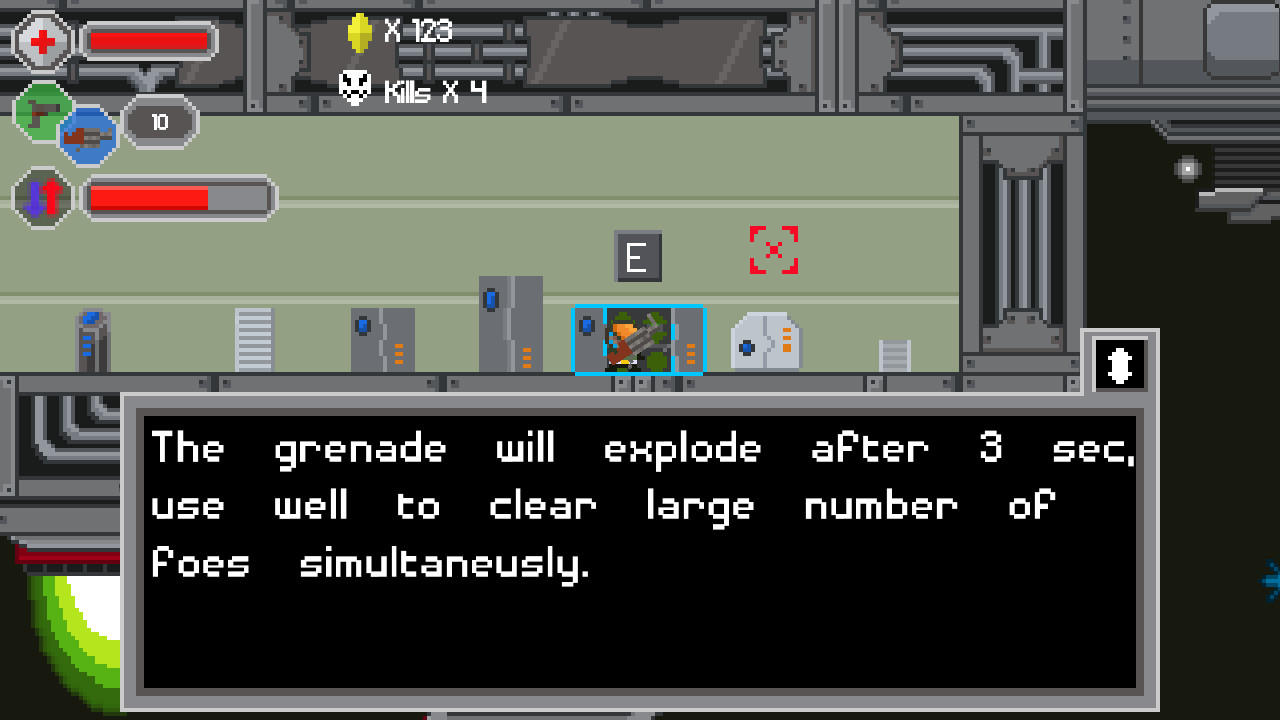The image size is (1280, 720).
Task: Select the red health cross icon
Action: tap(40, 40)
